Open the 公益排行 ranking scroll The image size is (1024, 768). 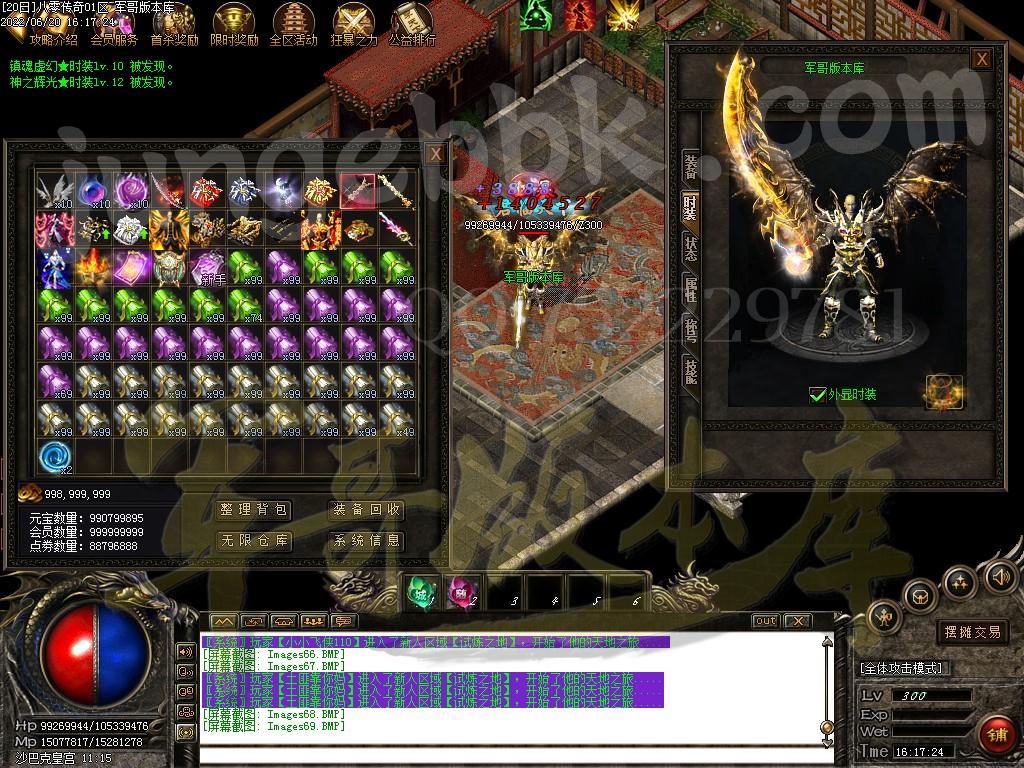tap(412, 25)
